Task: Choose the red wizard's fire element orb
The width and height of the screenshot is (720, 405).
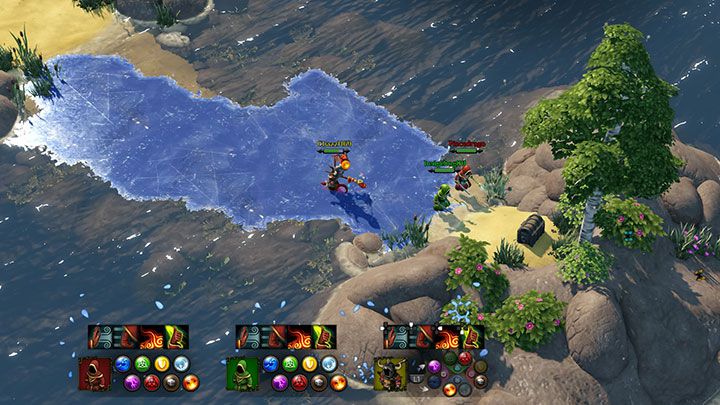Action: click(x=191, y=382)
